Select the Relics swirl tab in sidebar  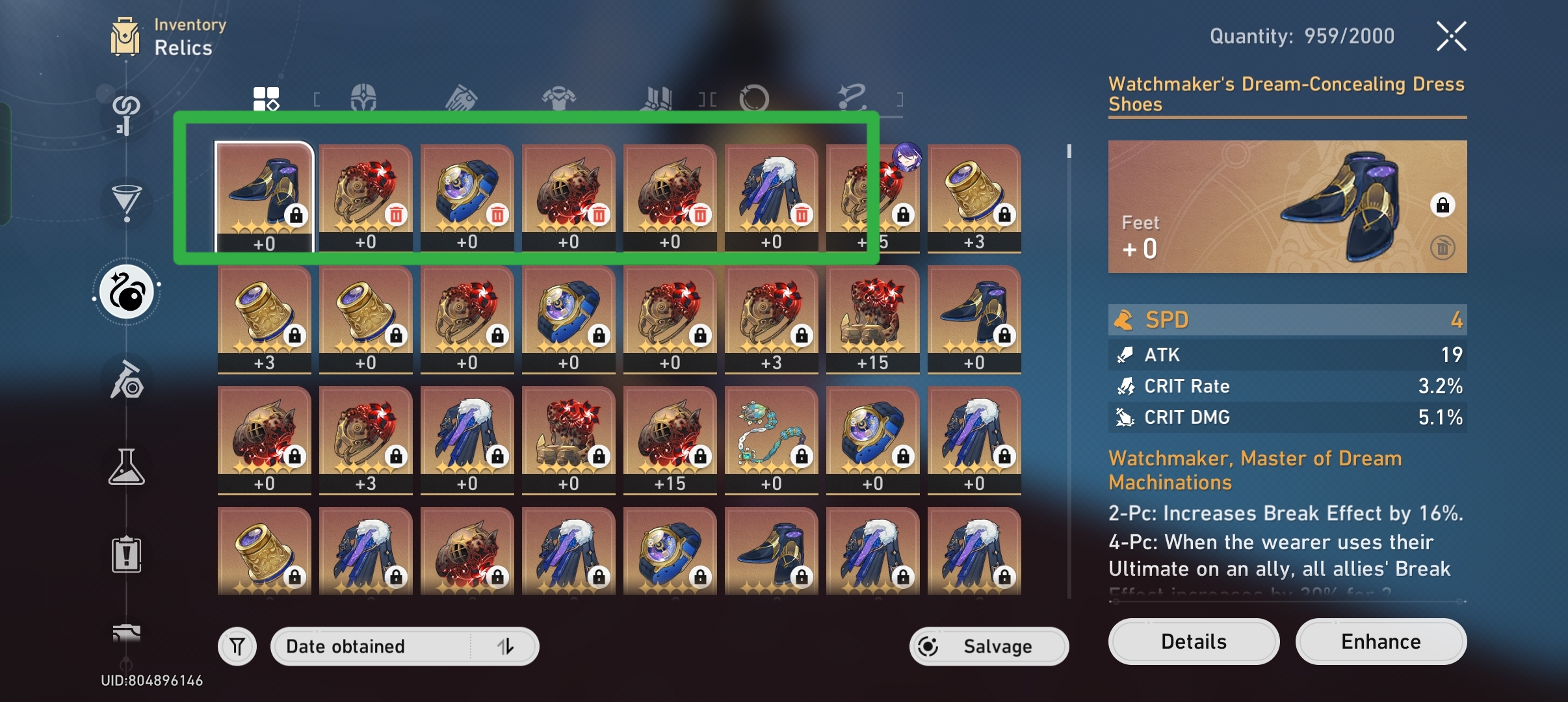click(x=127, y=292)
